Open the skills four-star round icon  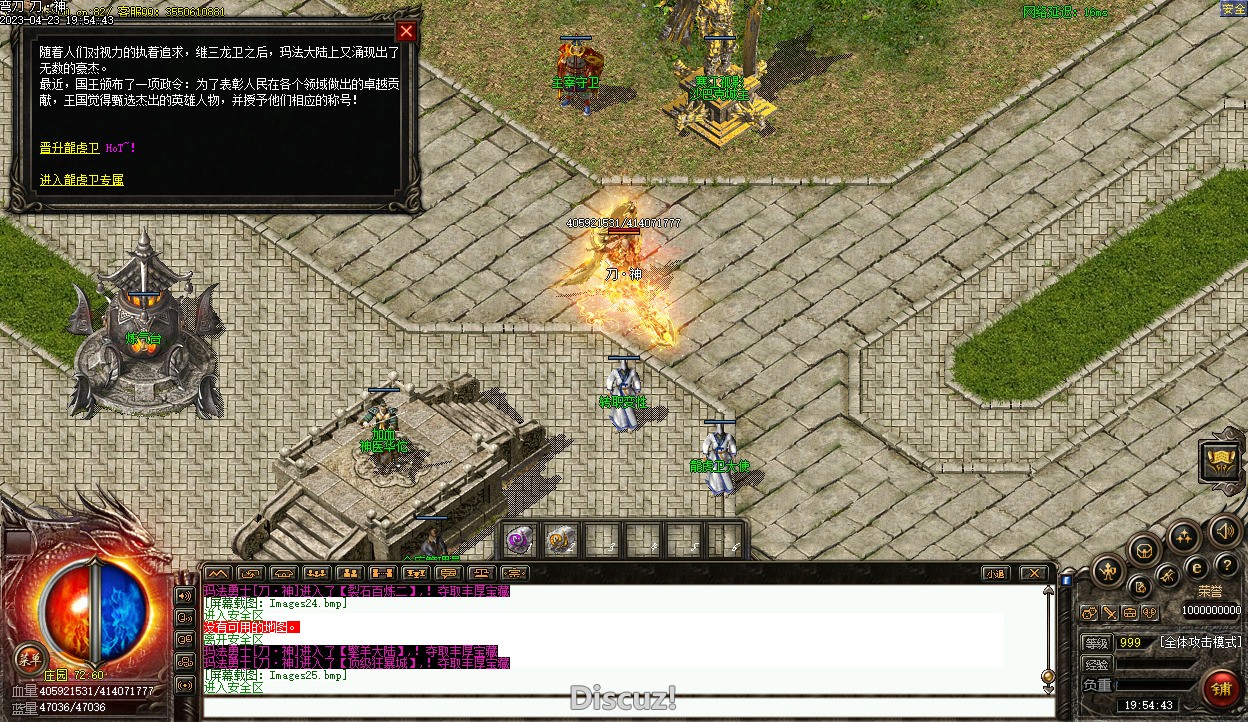(x=1184, y=536)
